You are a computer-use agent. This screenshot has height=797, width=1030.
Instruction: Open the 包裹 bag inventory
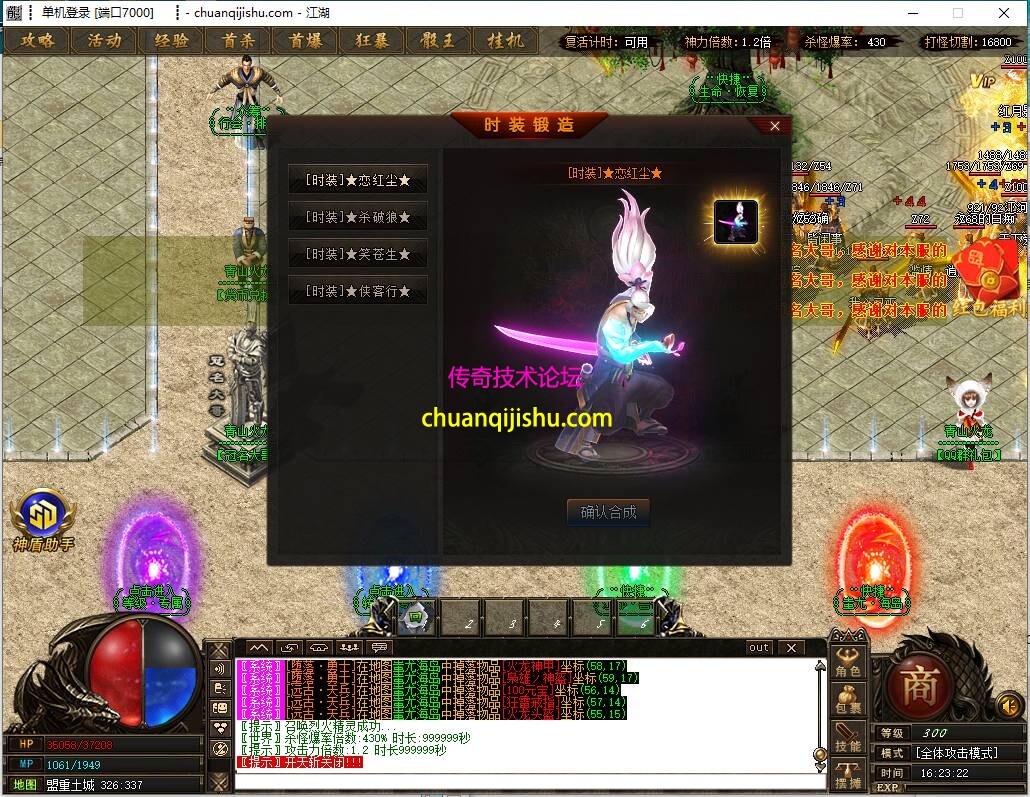848,701
